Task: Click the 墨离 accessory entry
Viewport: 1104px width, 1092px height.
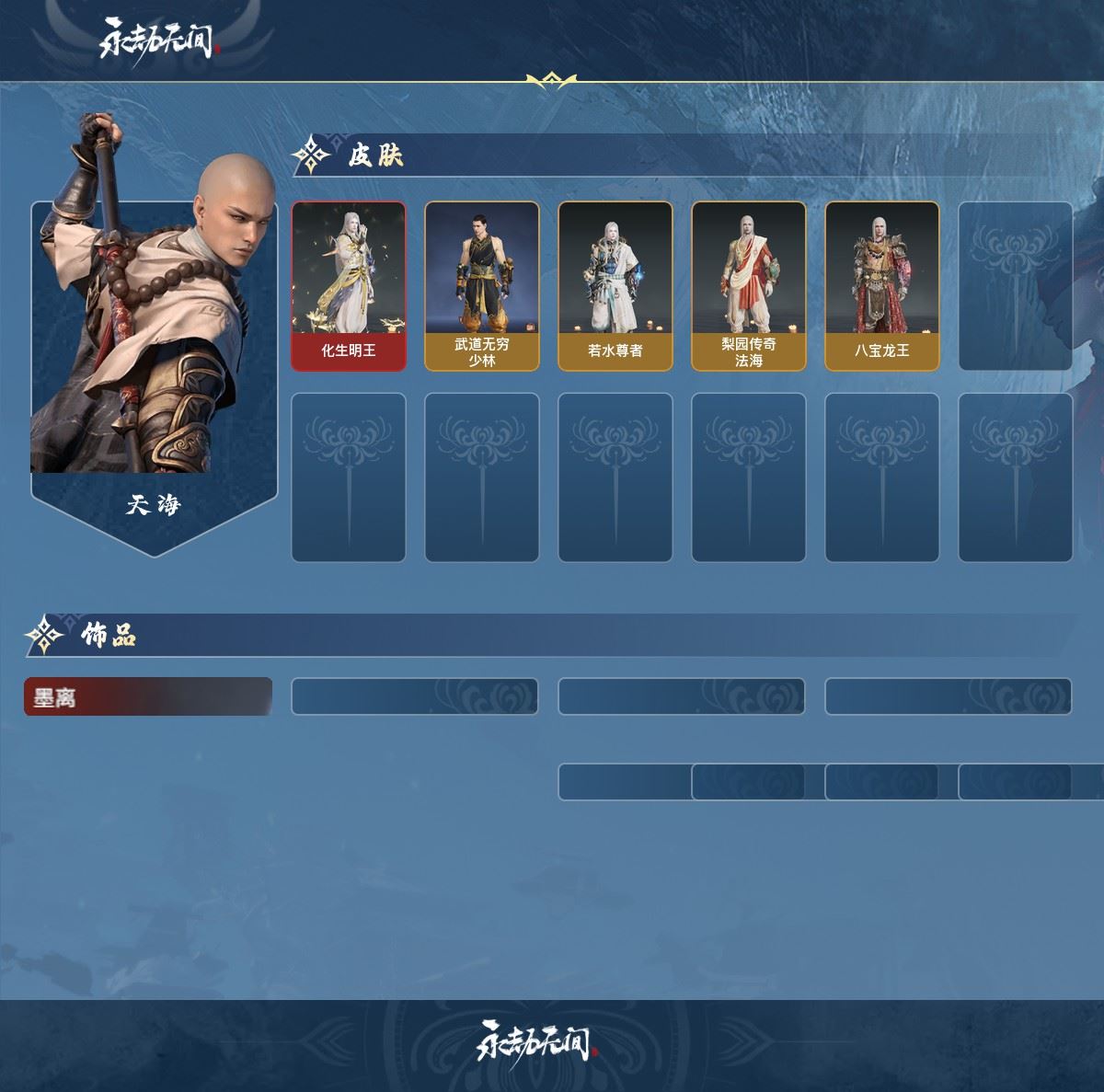Action: [x=148, y=697]
